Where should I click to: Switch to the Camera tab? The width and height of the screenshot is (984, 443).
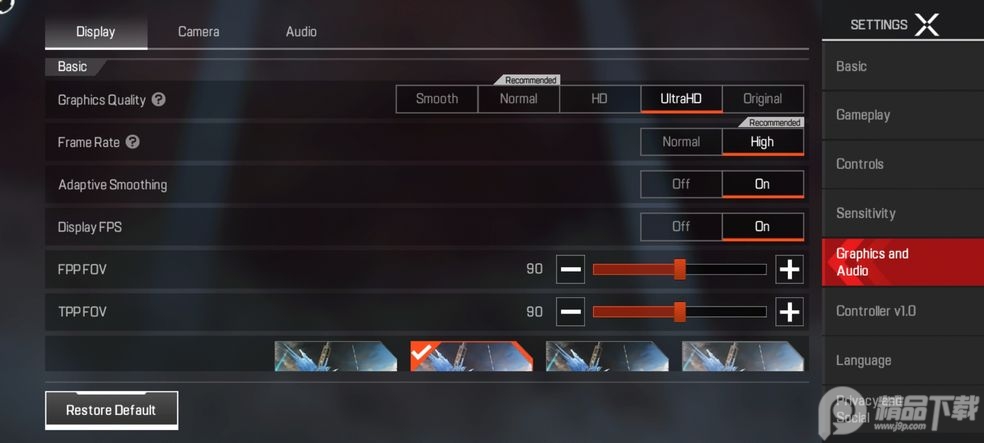click(198, 32)
